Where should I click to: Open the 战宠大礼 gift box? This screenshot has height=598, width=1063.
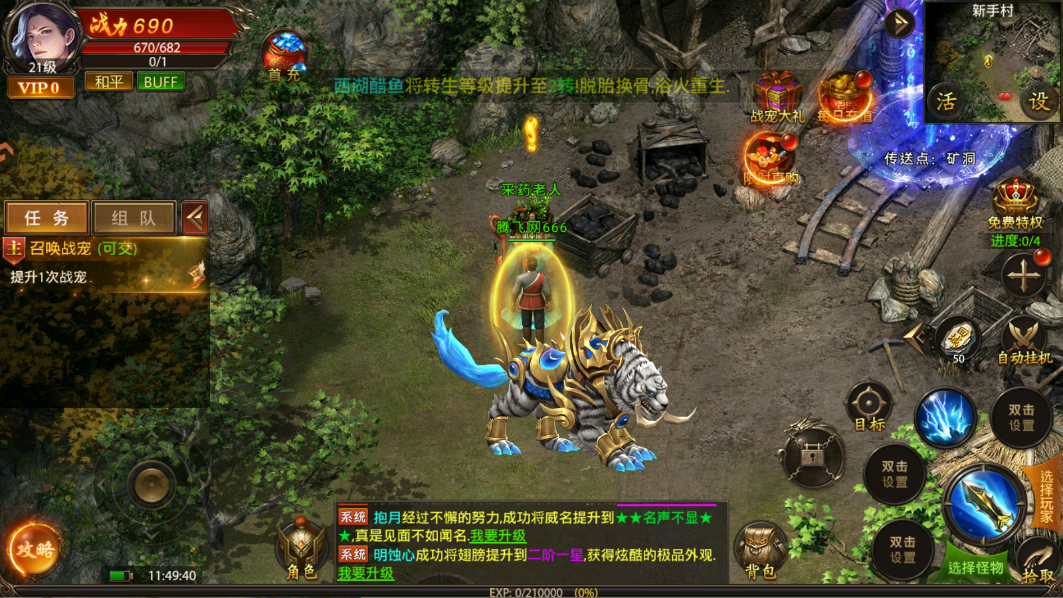(777, 97)
